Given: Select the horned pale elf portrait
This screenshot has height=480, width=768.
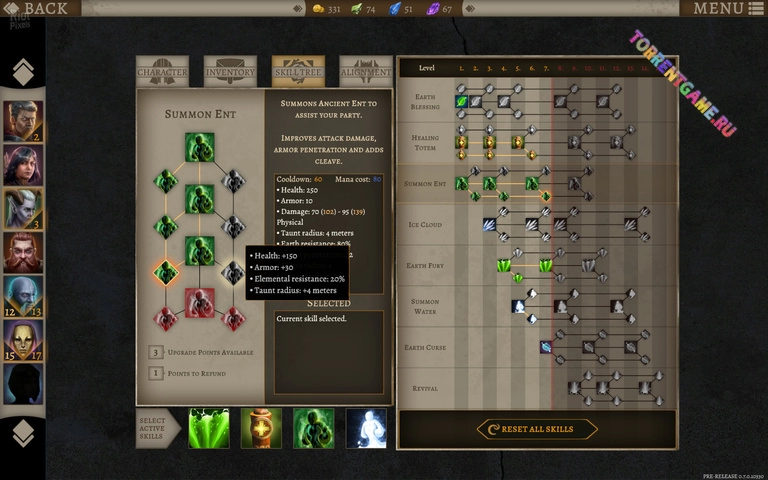Looking at the screenshot, I should coord(23,209).
